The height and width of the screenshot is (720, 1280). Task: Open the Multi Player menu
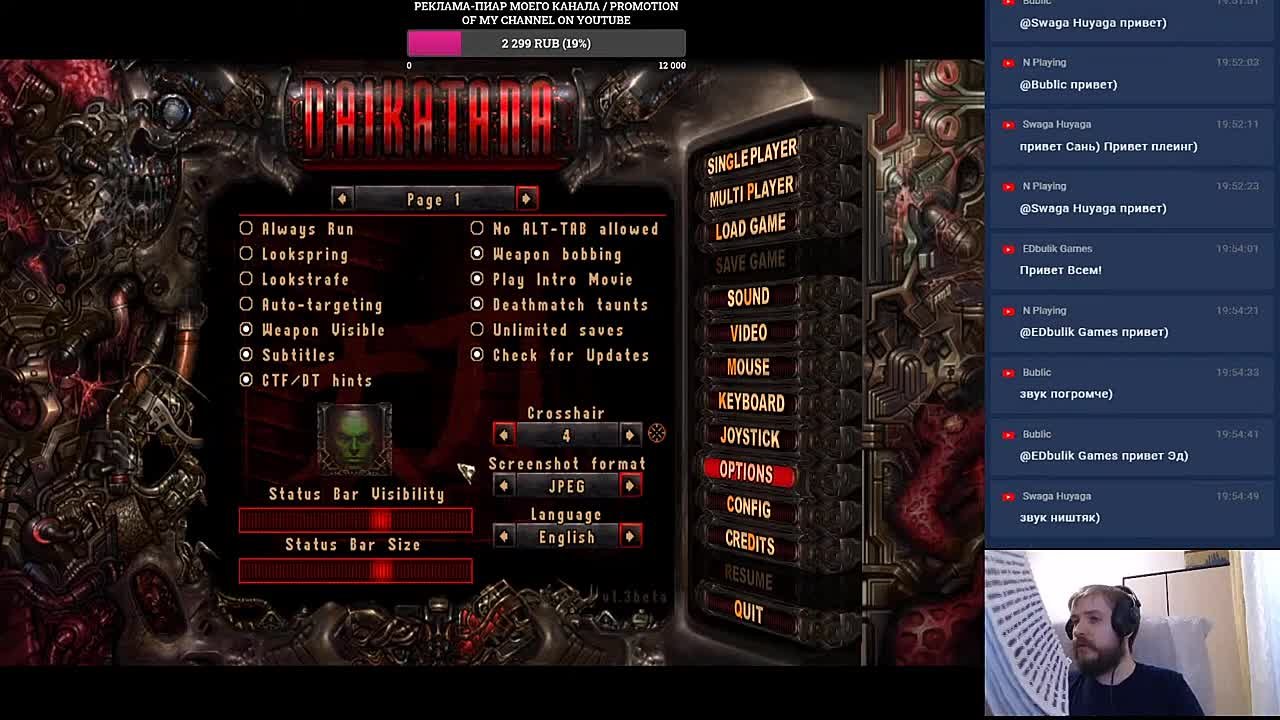click(x=751, y=190)
